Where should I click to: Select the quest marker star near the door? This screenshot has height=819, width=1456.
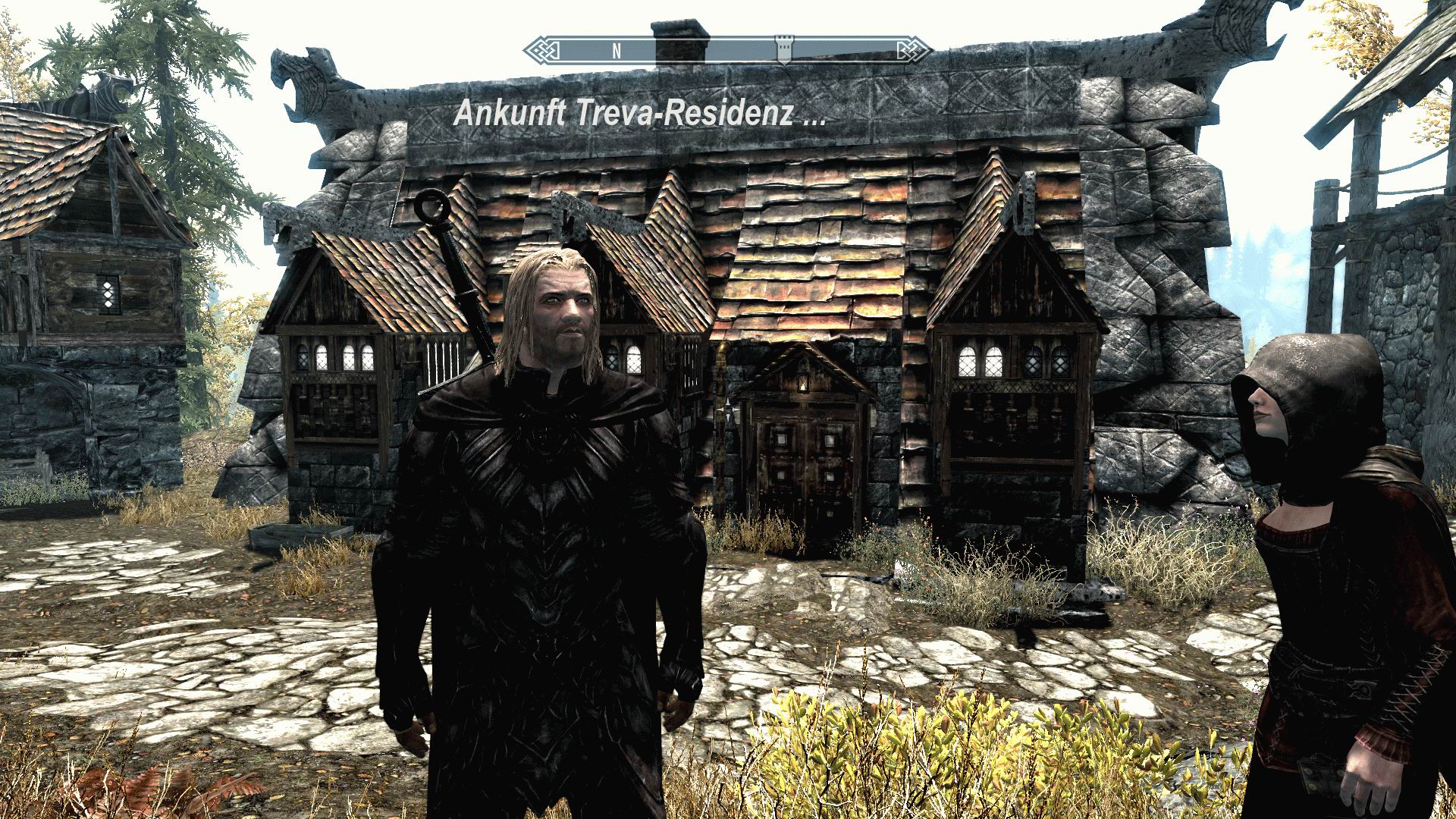(730, 408)
